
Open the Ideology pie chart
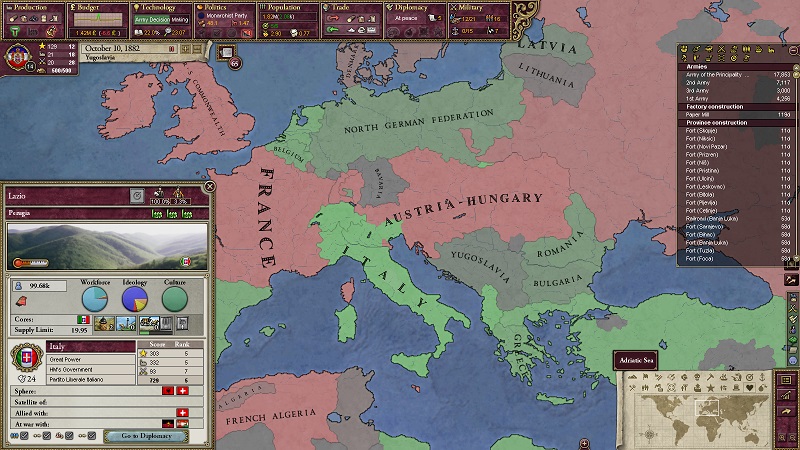135,298
